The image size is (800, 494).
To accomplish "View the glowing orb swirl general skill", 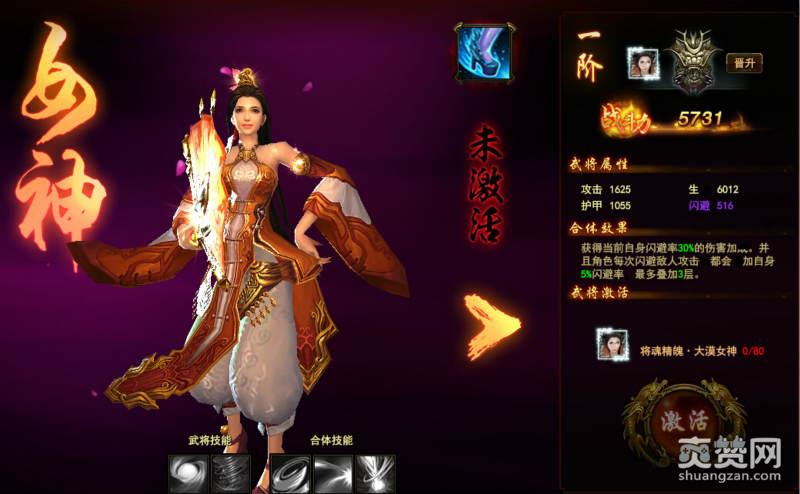I will coord(188,472).
